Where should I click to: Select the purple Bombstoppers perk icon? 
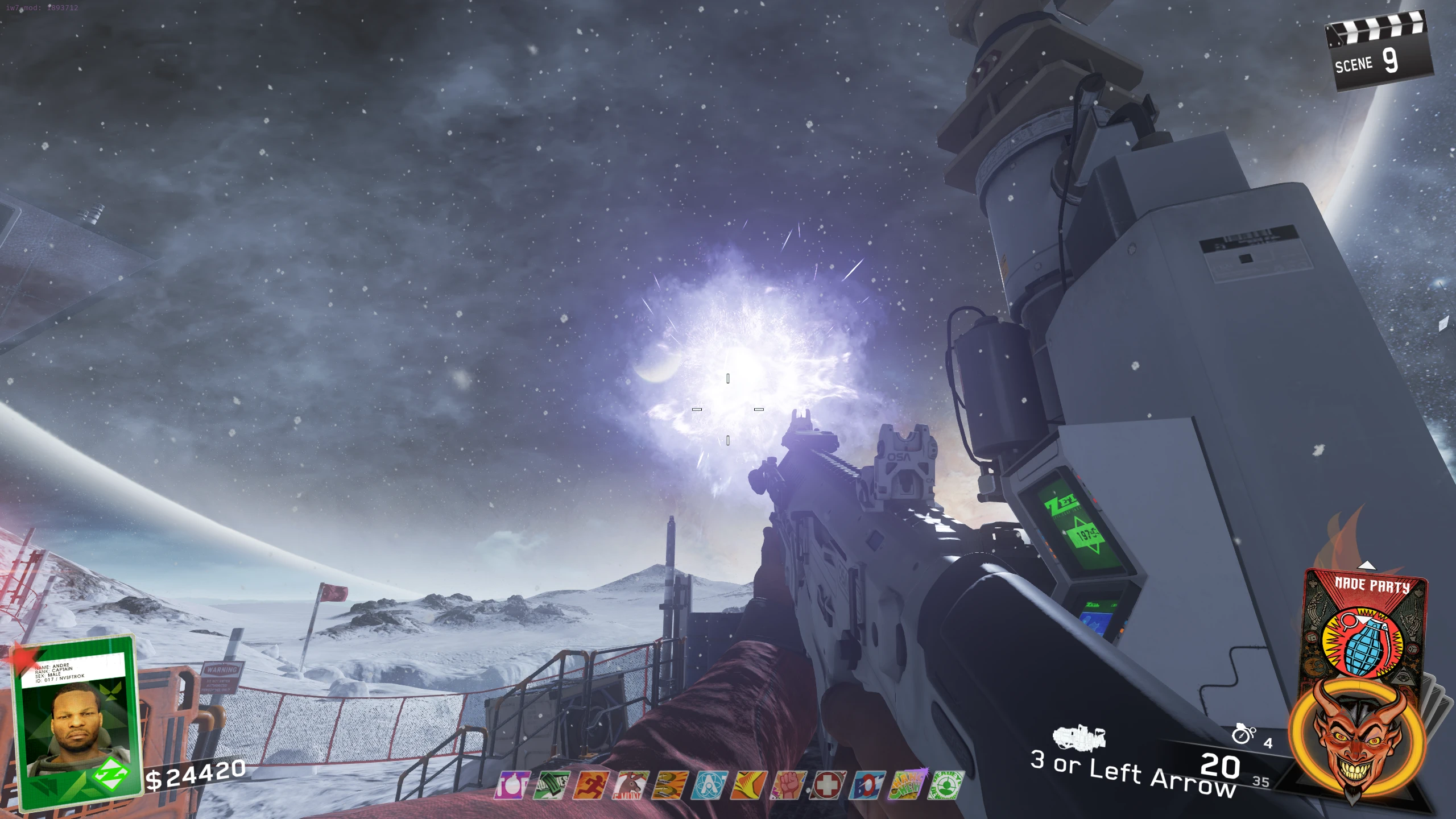(x=512, y=785)
